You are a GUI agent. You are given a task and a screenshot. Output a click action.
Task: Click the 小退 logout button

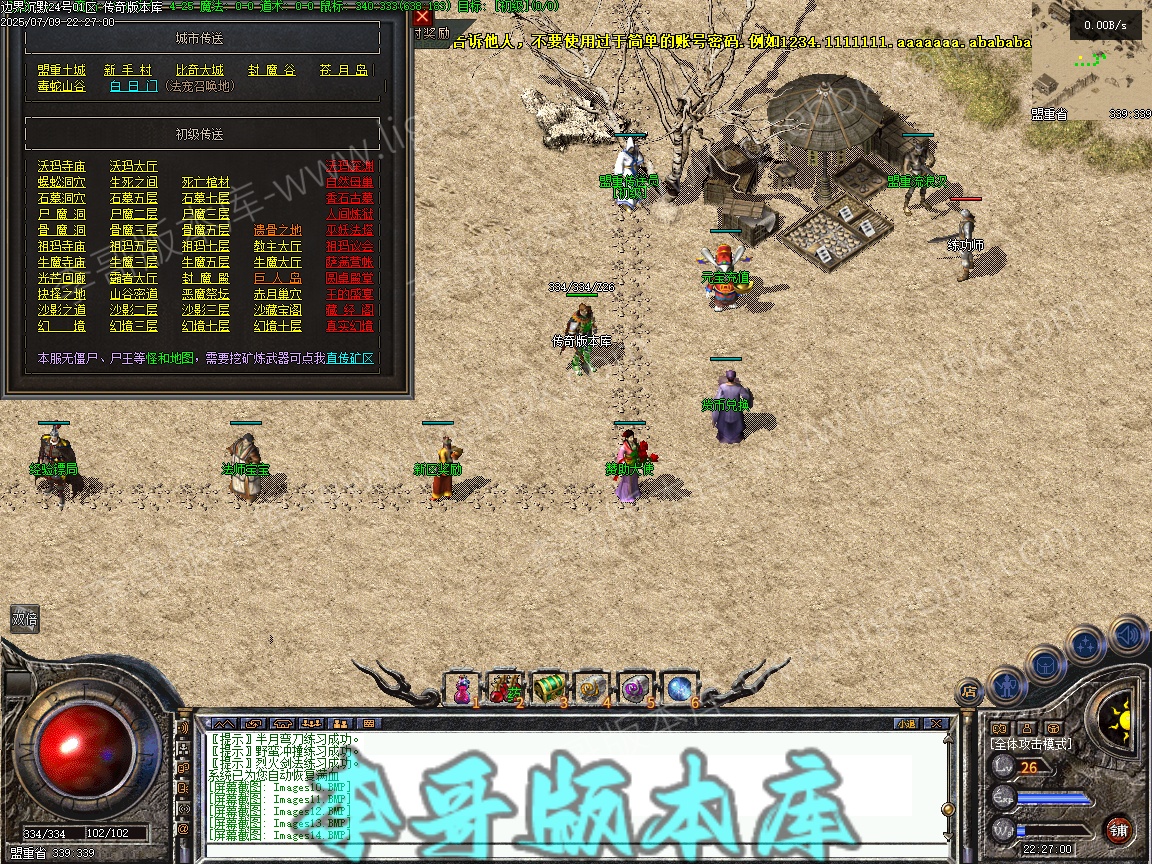coord(906,723)
